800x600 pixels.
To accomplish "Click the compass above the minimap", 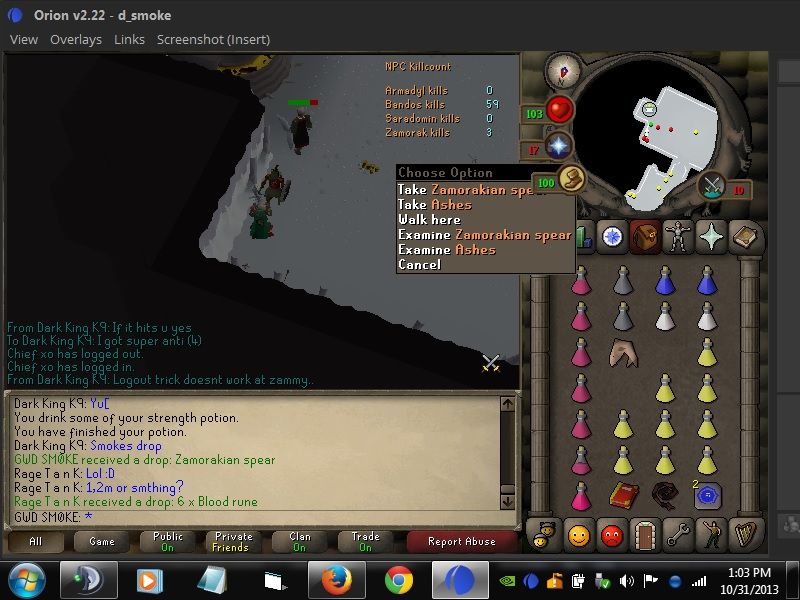I will click(564, 72).
